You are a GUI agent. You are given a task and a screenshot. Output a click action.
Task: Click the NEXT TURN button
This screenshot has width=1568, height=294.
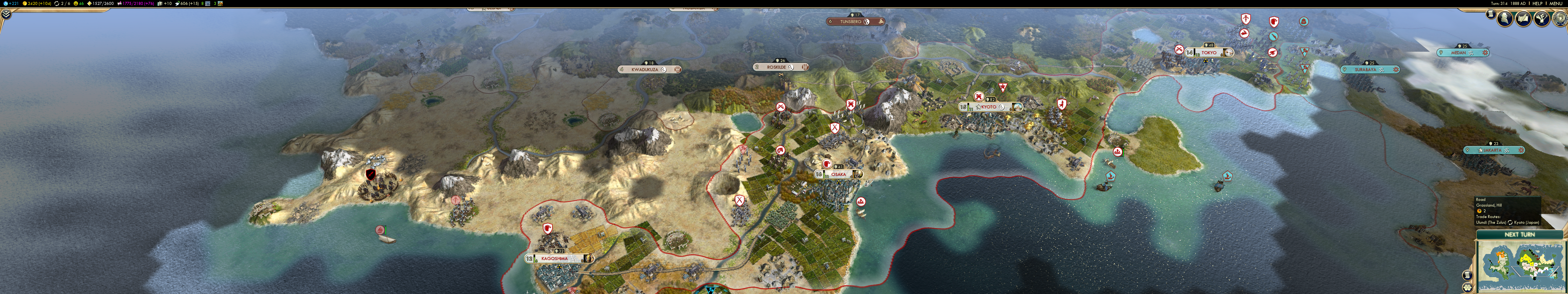pos(1519,234)
